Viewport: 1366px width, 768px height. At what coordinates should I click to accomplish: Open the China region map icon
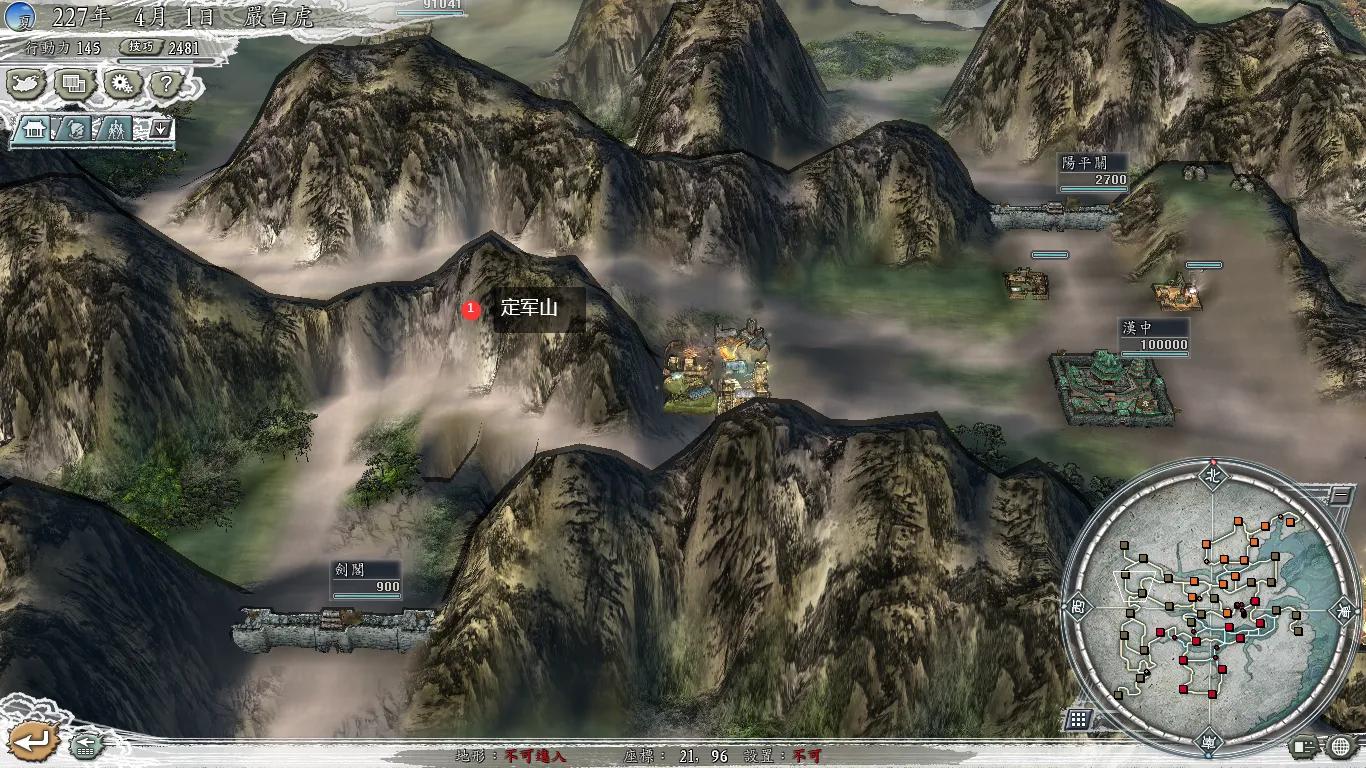coord(23,84)
